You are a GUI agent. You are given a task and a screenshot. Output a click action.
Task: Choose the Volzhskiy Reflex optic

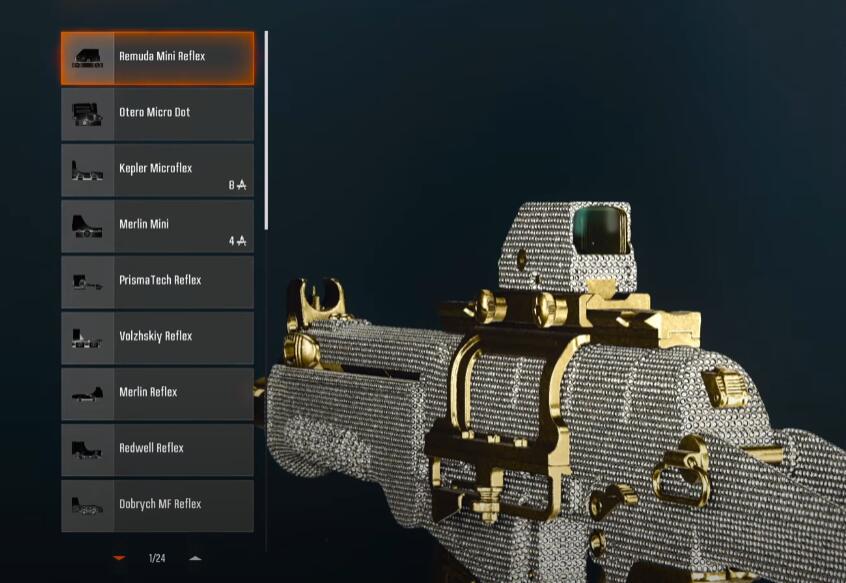tap(157, 338)
